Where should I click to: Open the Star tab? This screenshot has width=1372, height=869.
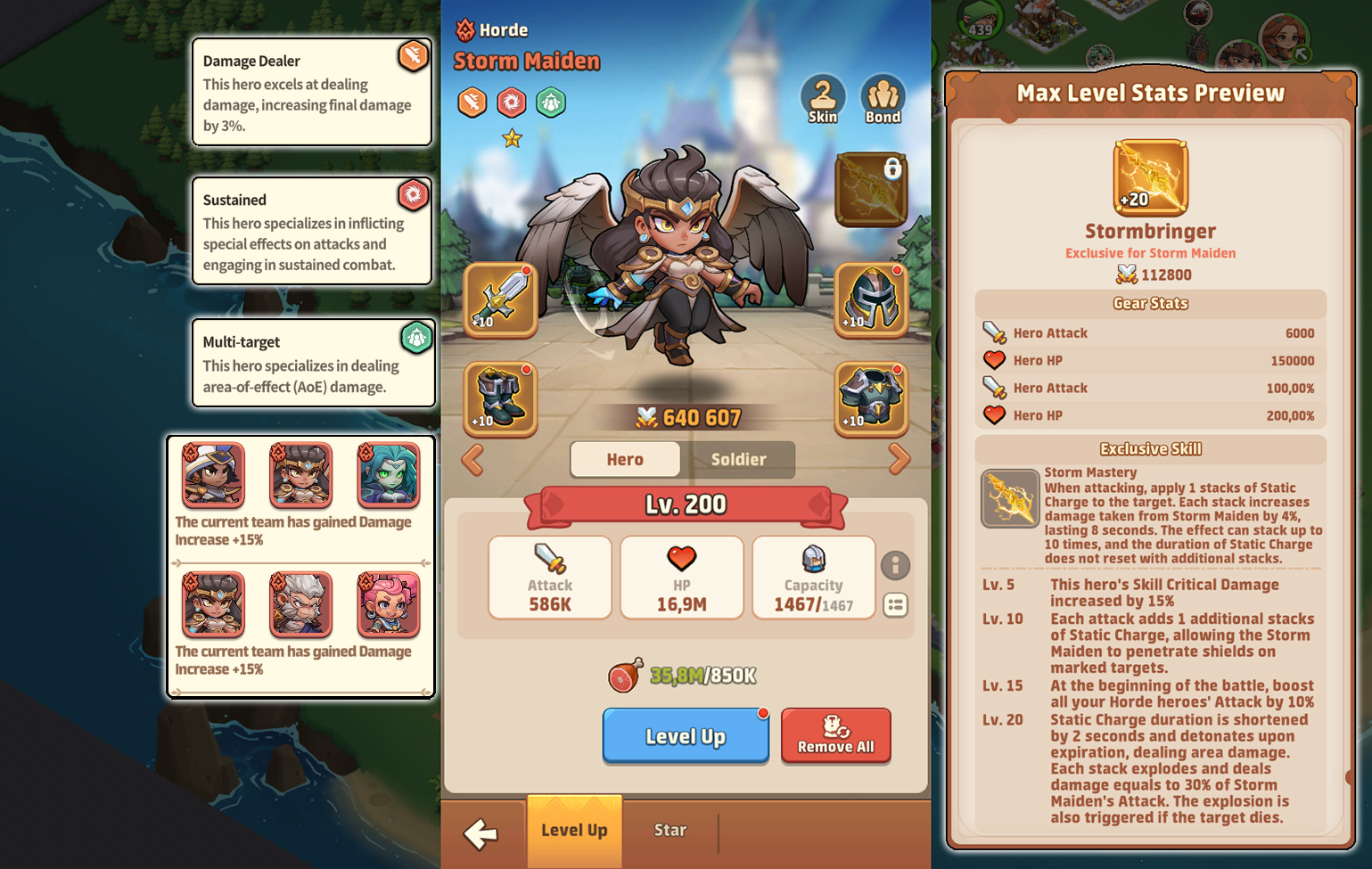670,830
